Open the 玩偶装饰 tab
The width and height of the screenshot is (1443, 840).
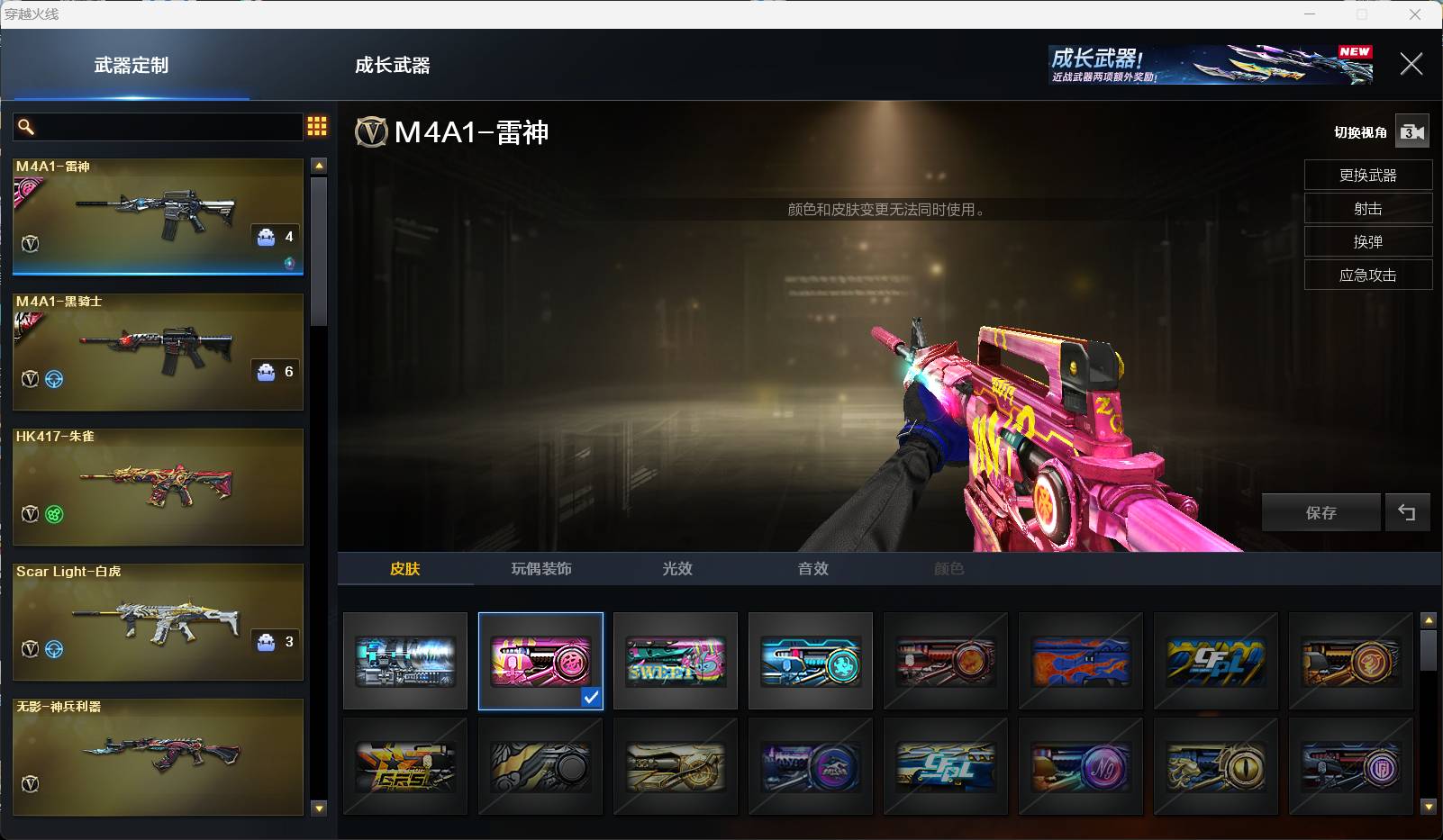(541, 569)
